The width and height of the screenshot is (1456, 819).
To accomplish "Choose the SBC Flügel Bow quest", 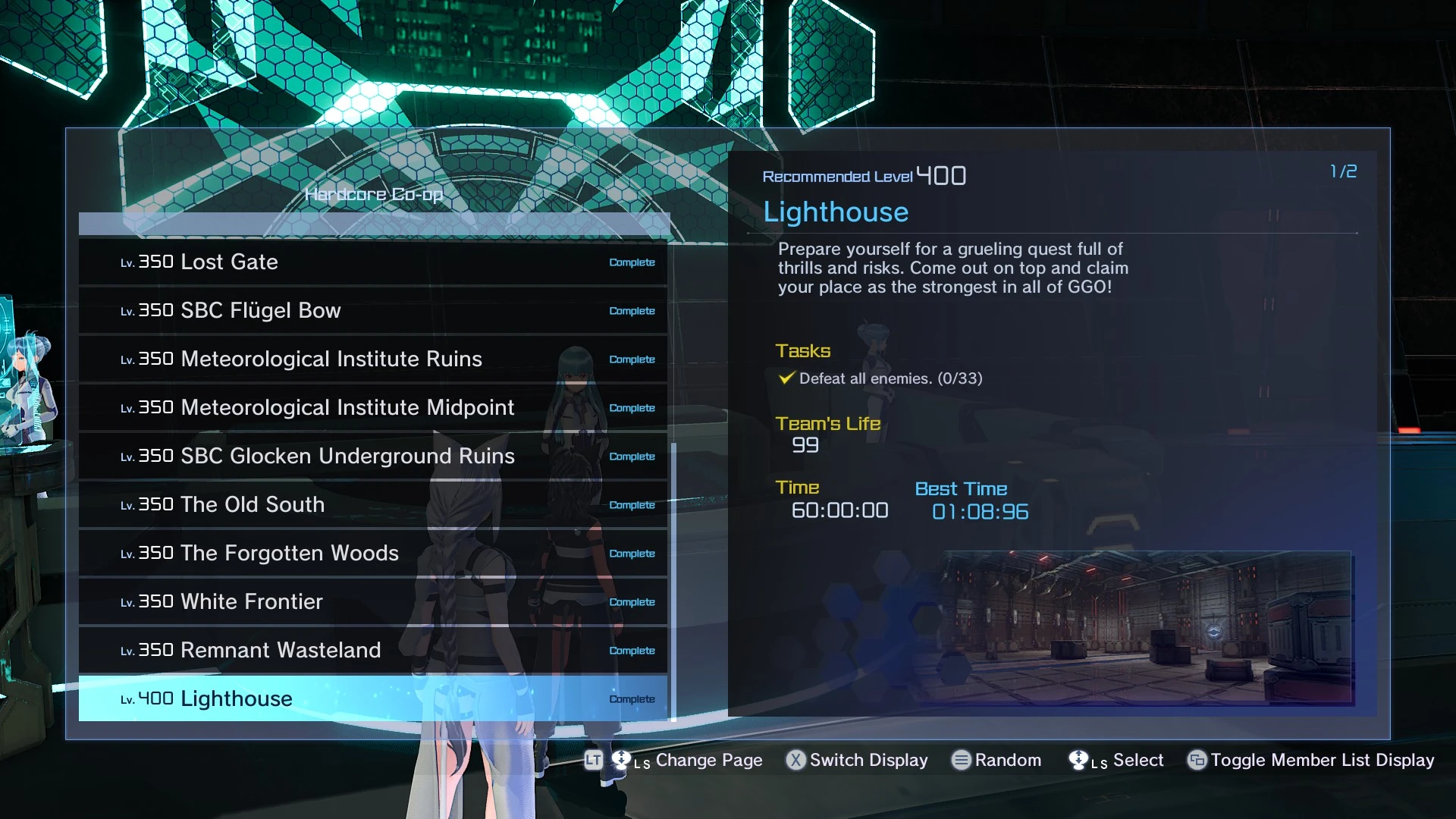I will [x=372, y=311].
